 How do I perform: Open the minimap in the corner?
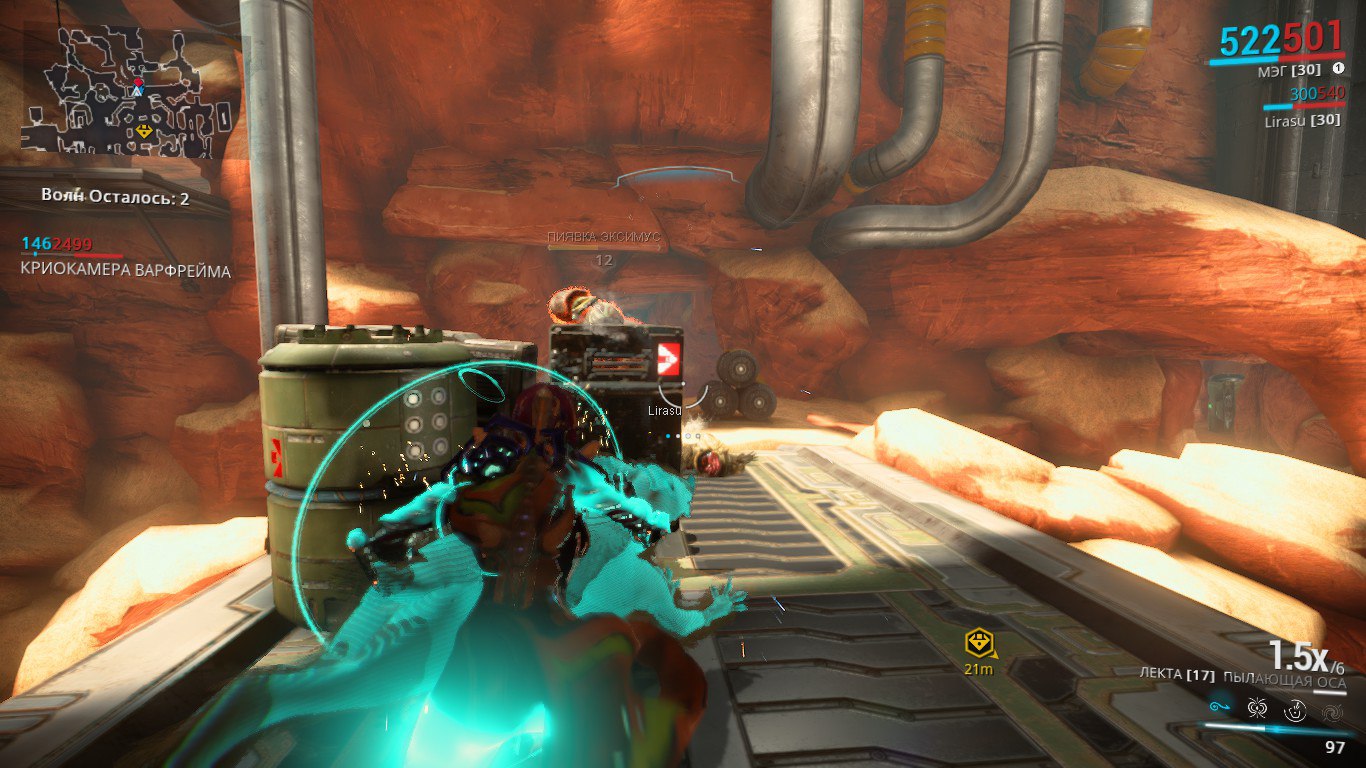click(x=128, y=92)
